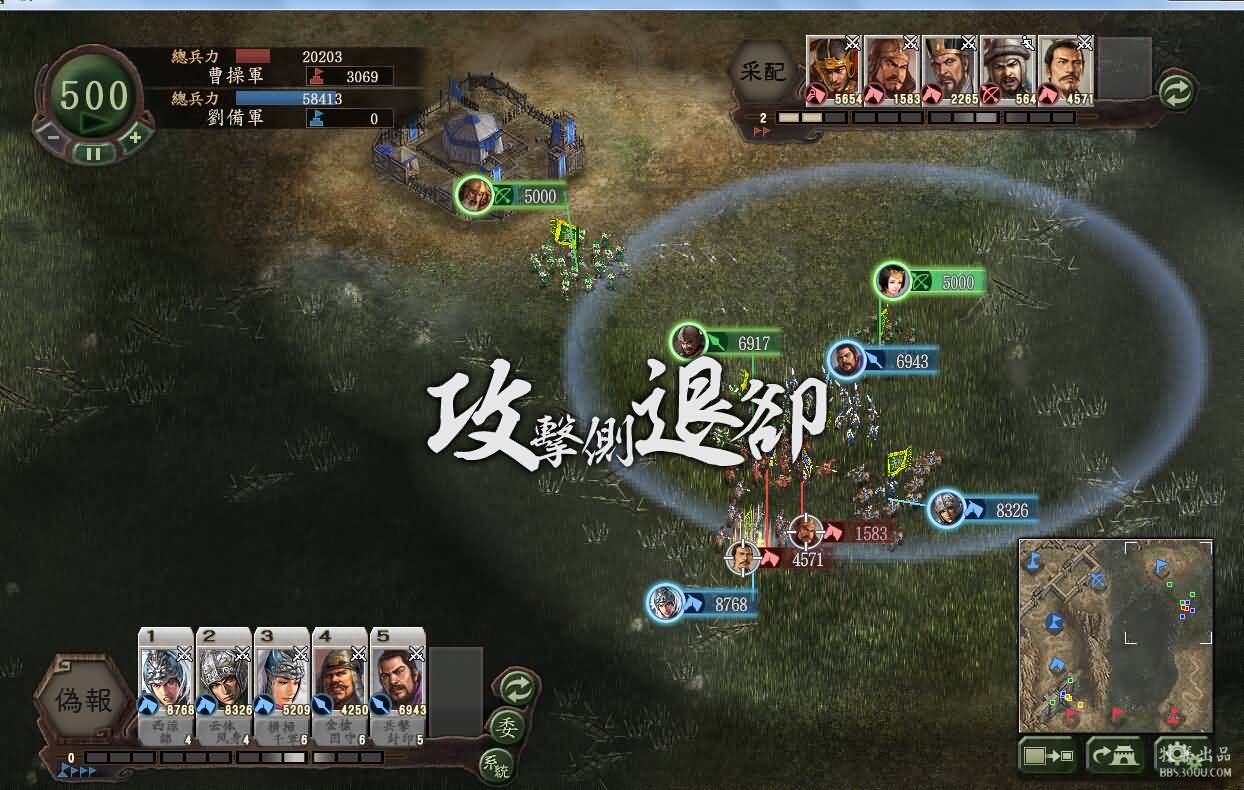The height and width of the screenshot is (790, 1244).
Task: Click the 采配 command button
Action: [765, 71]
